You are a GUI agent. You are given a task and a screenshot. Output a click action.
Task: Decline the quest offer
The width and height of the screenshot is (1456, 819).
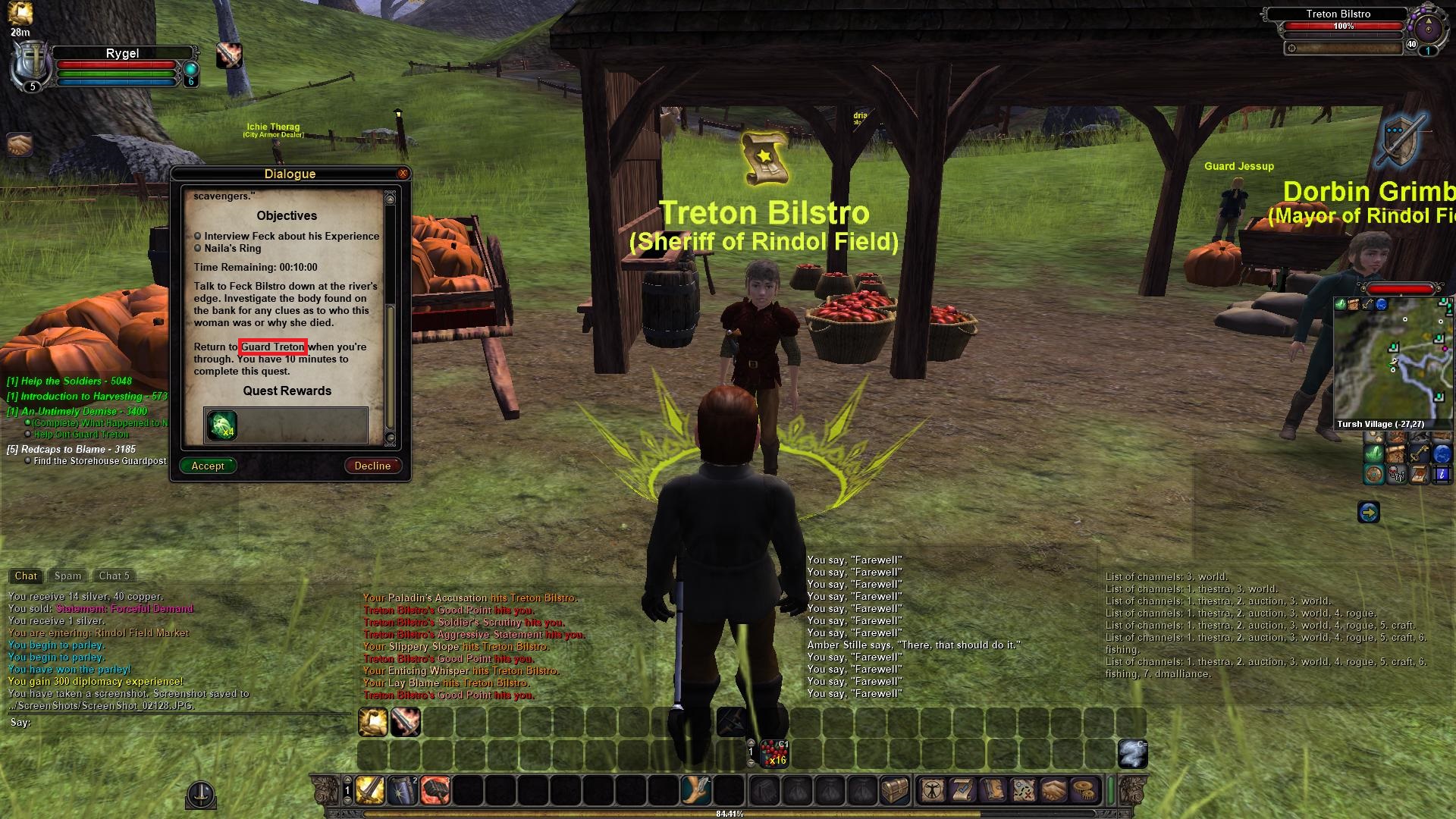pos(372,466)
